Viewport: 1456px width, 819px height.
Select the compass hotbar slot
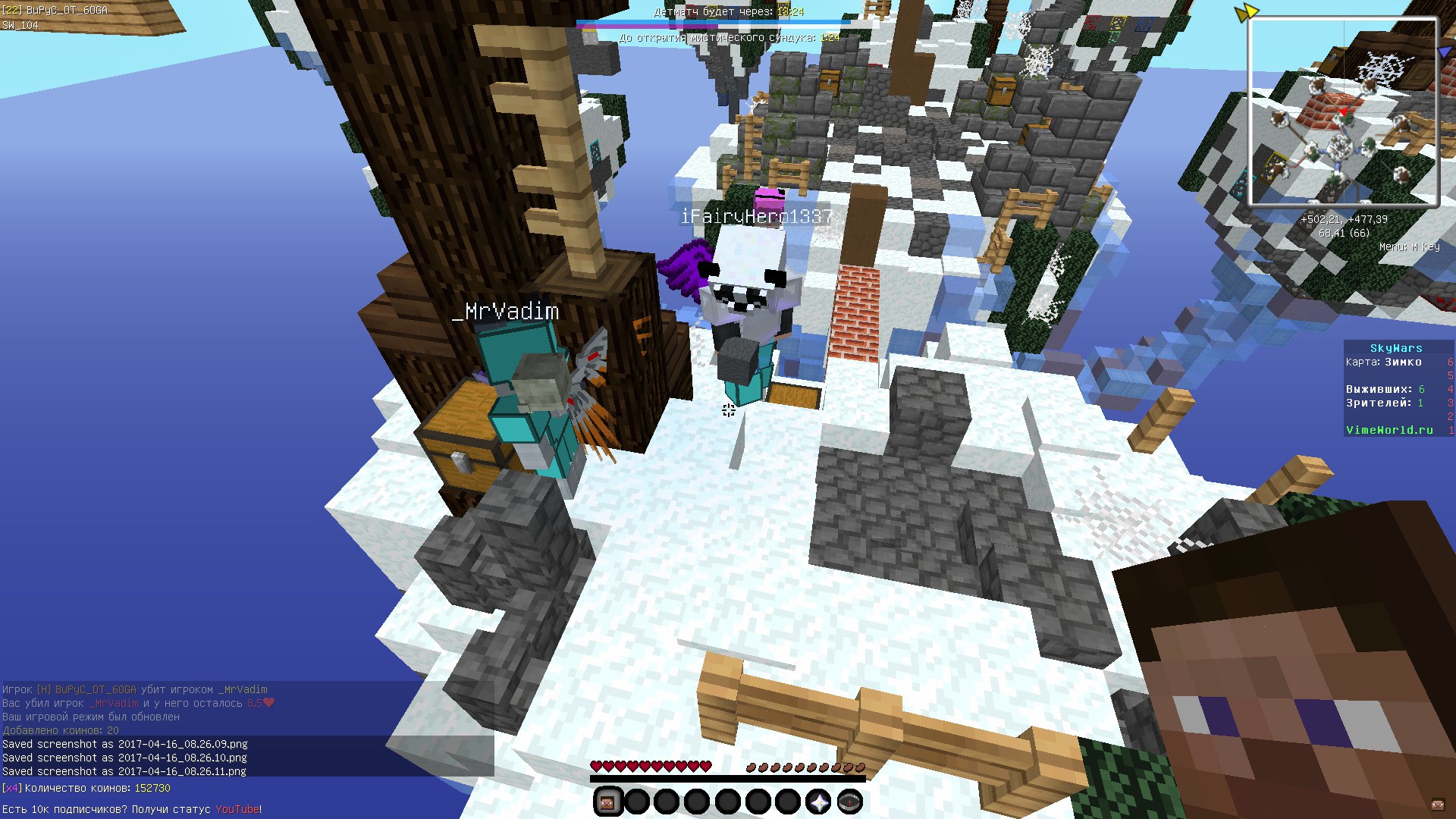849,801
